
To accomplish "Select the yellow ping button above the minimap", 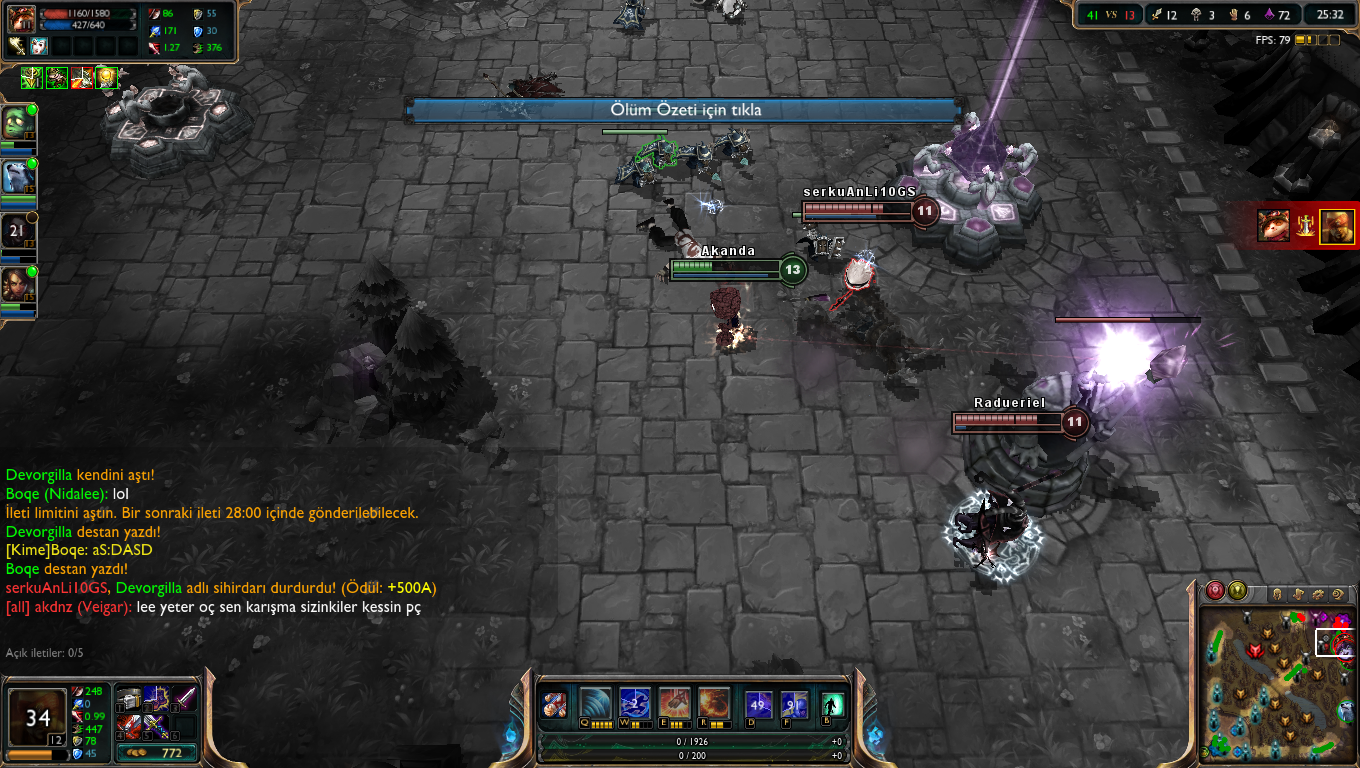I will (1237, 590).
